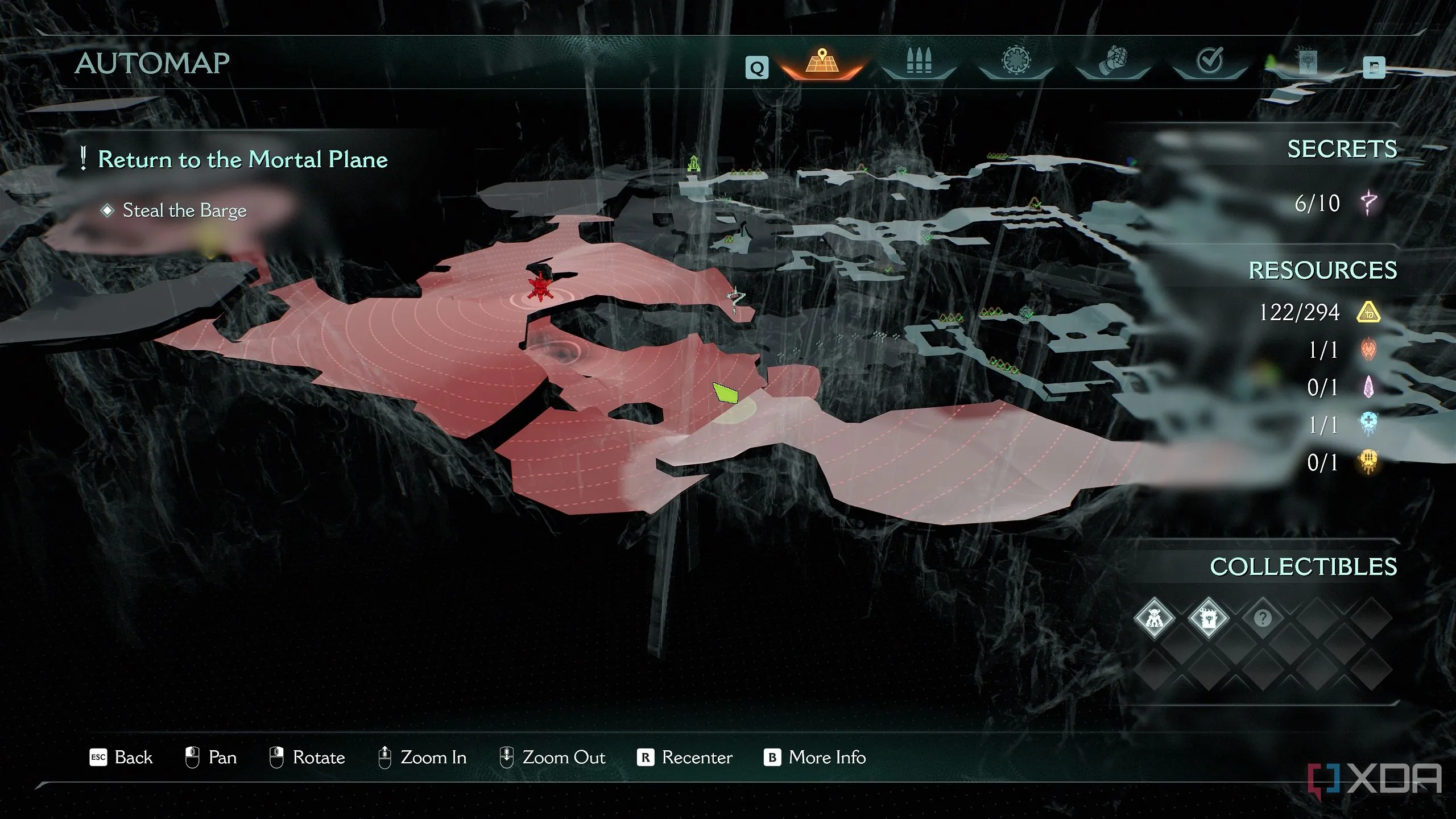Click the Zoom In control
Viewport: 1456px width, 819px height.
coord(423,758)
